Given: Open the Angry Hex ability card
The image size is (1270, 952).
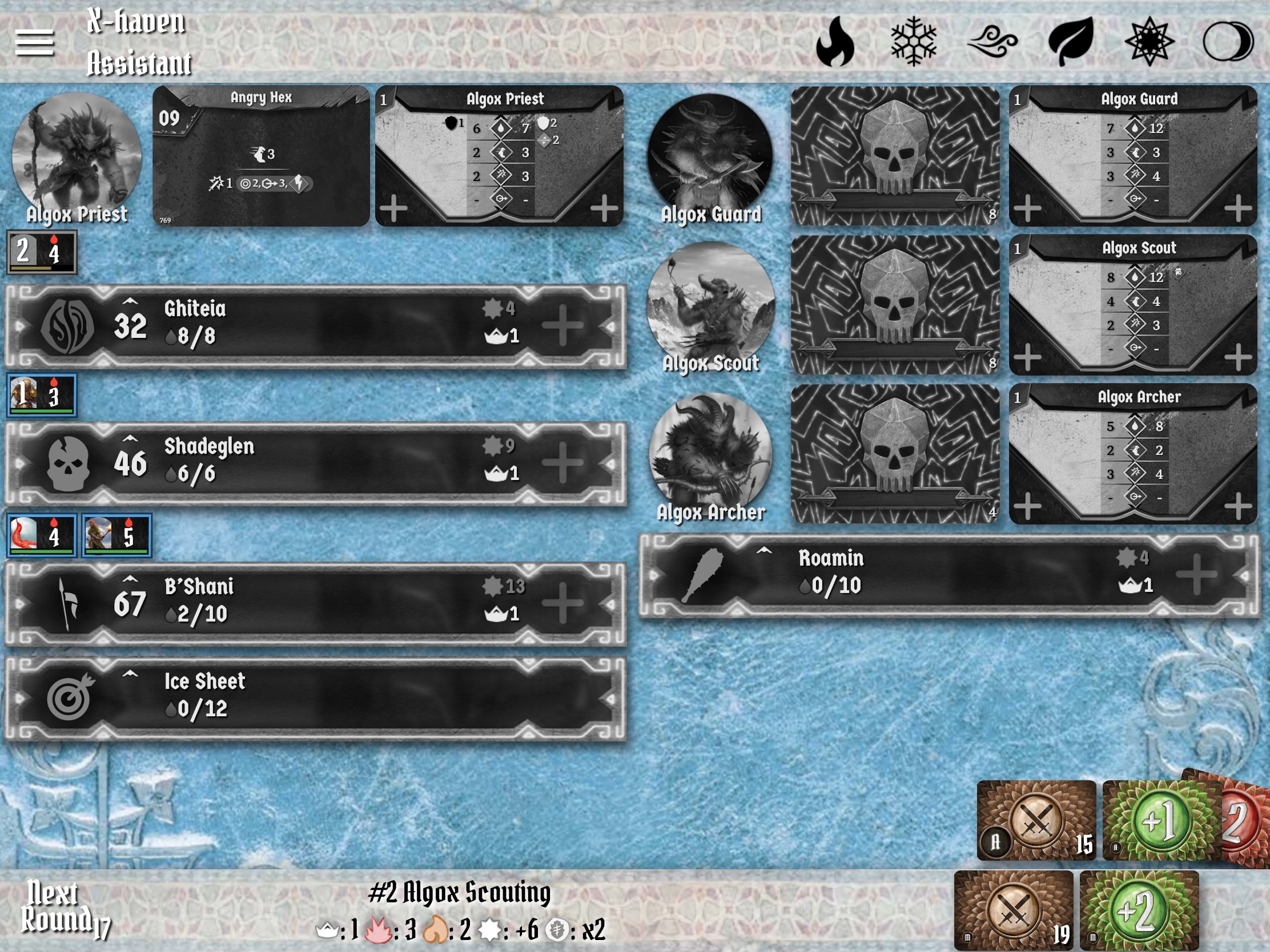Looking at the screenshot, I should pyautogui.click(x=261, y=156).
